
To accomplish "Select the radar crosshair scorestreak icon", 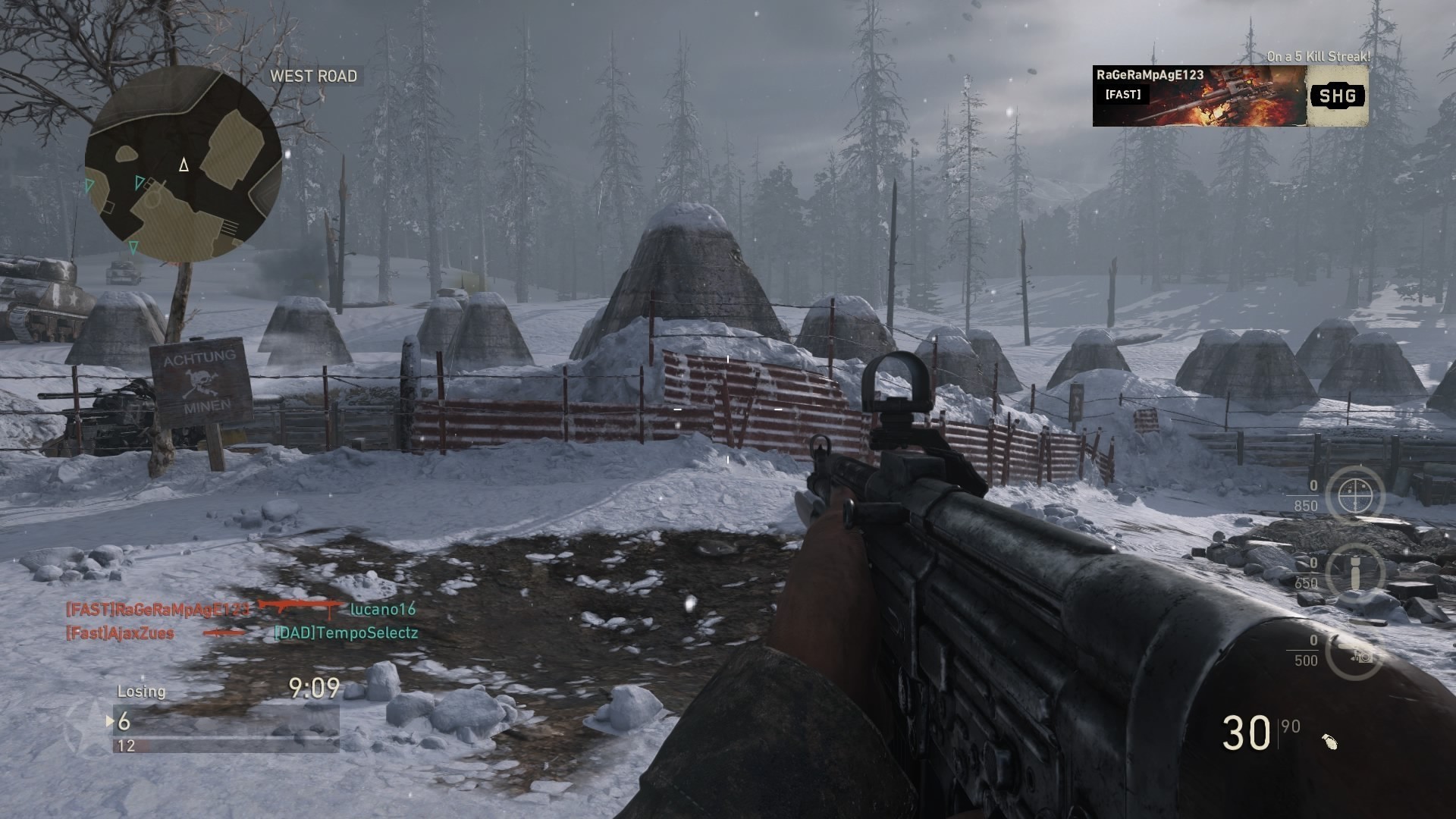I will pos(1355,495).
